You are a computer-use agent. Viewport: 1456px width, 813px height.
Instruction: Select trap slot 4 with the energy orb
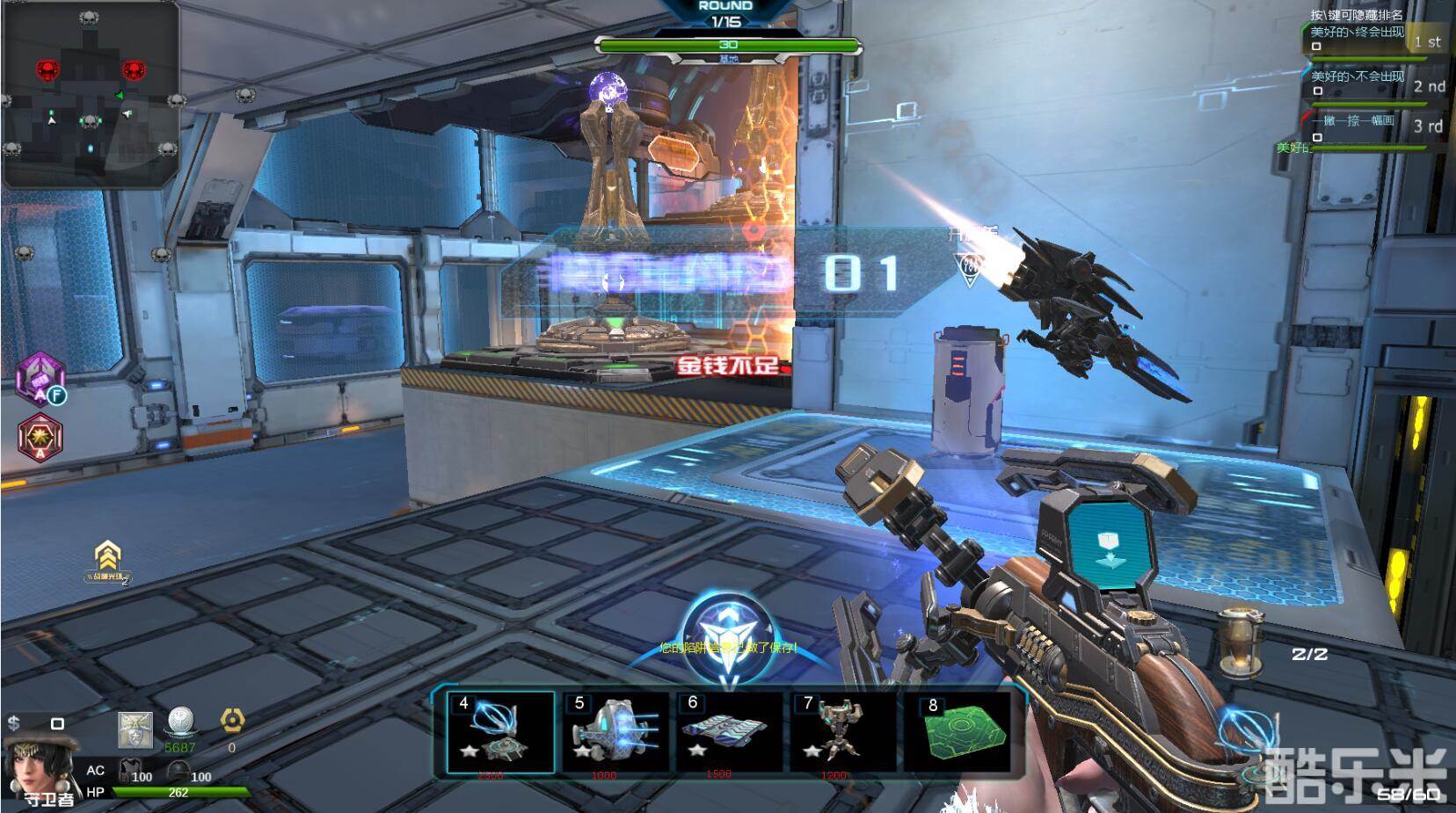click(x=500, y=732)
